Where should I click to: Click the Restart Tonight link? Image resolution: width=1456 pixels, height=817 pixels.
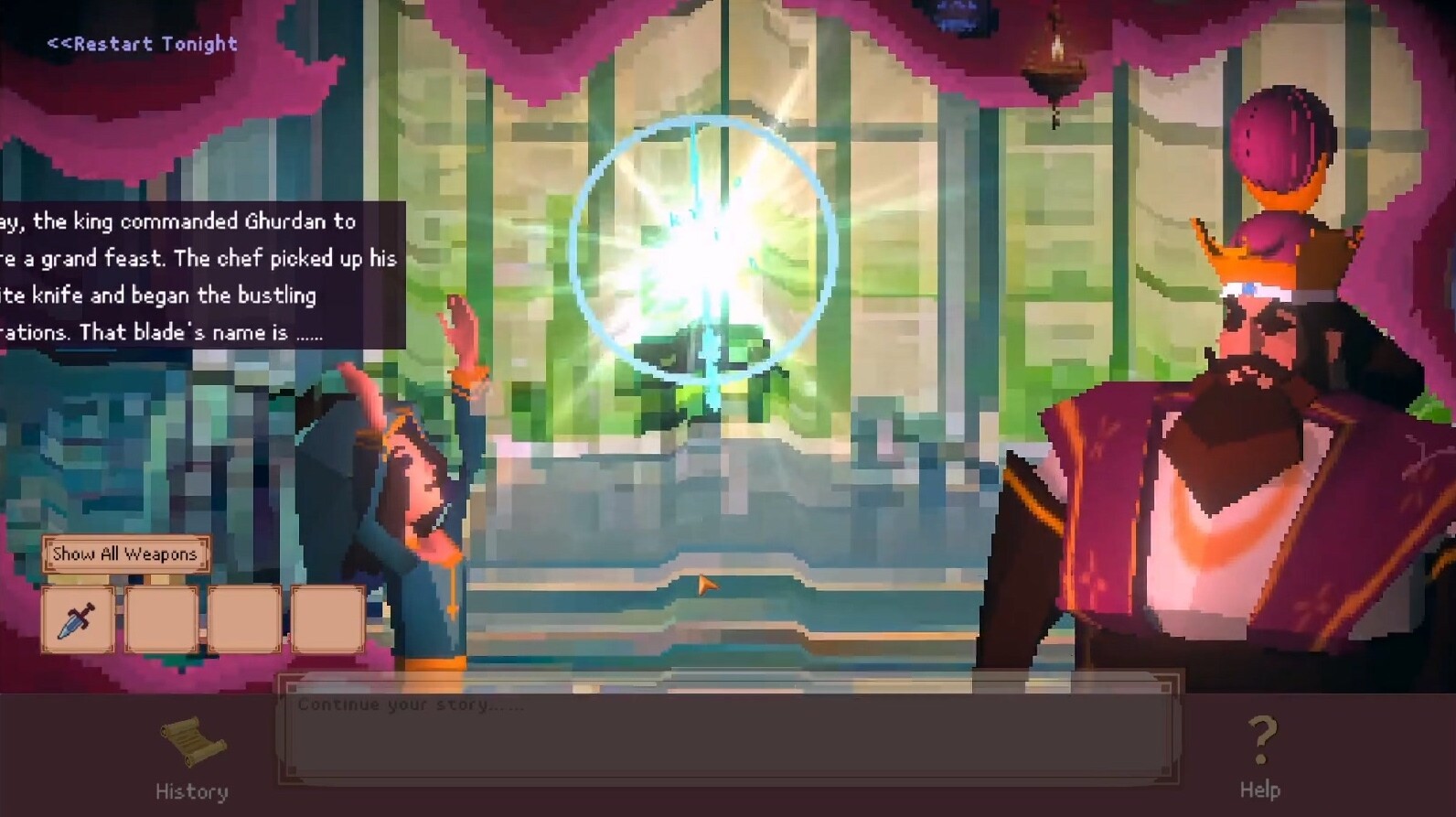[142, 44]
